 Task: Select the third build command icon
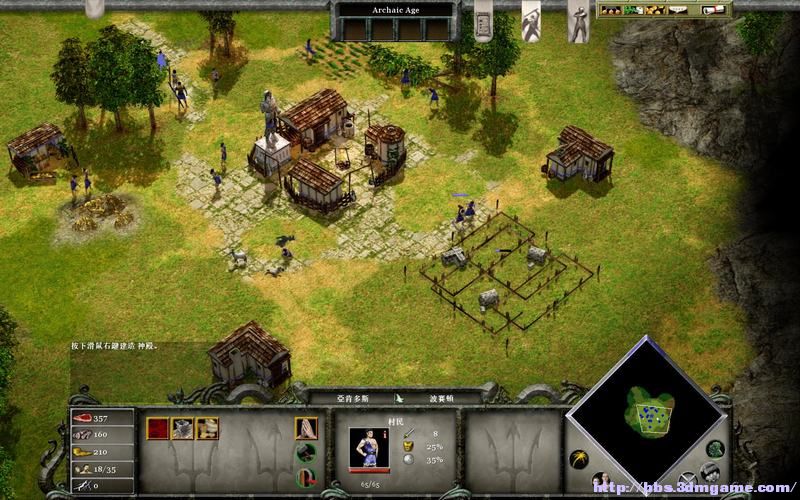(x=207, y=429)
